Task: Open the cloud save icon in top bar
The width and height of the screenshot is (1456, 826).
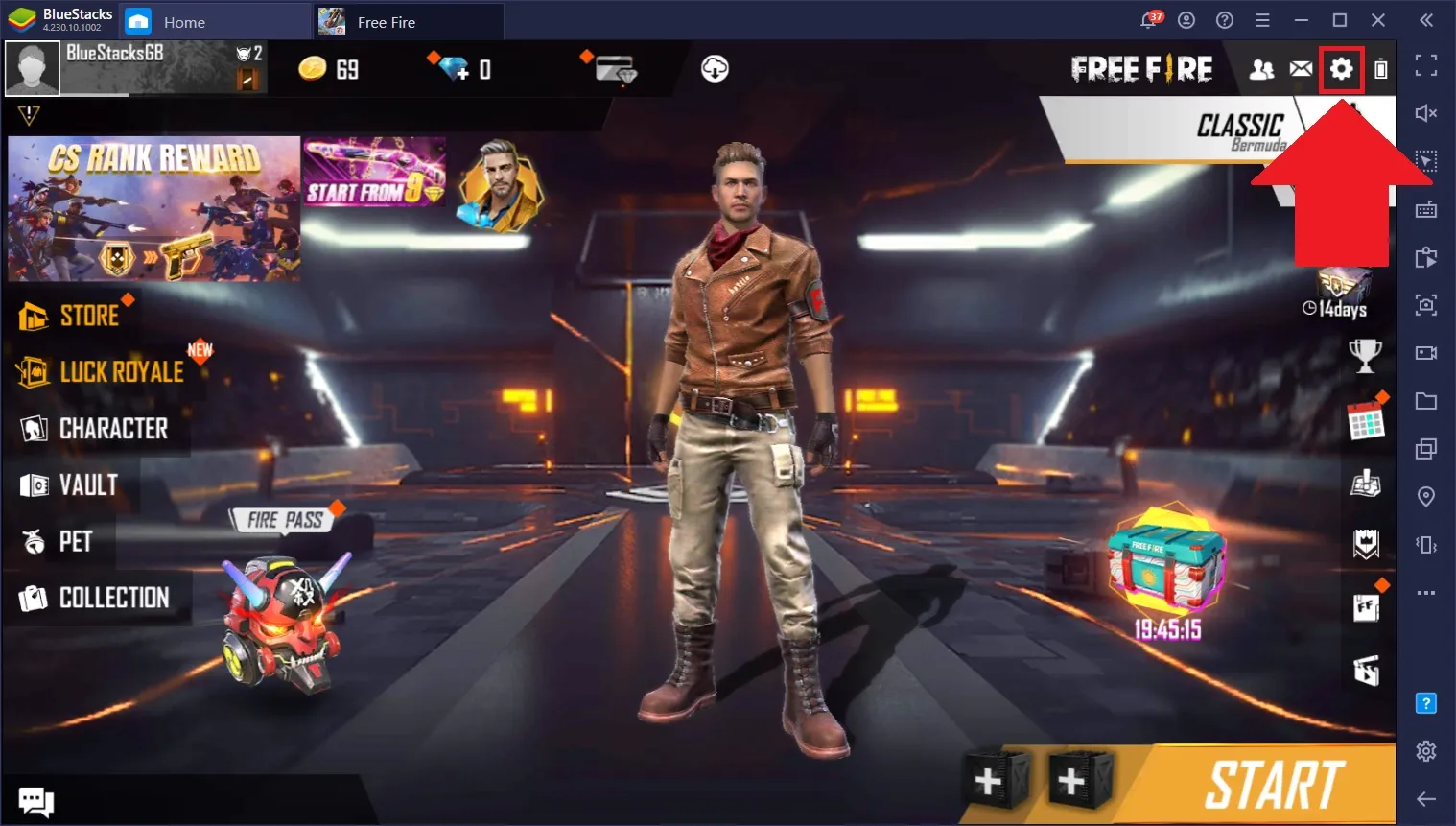Action: (x=715, y=68)
